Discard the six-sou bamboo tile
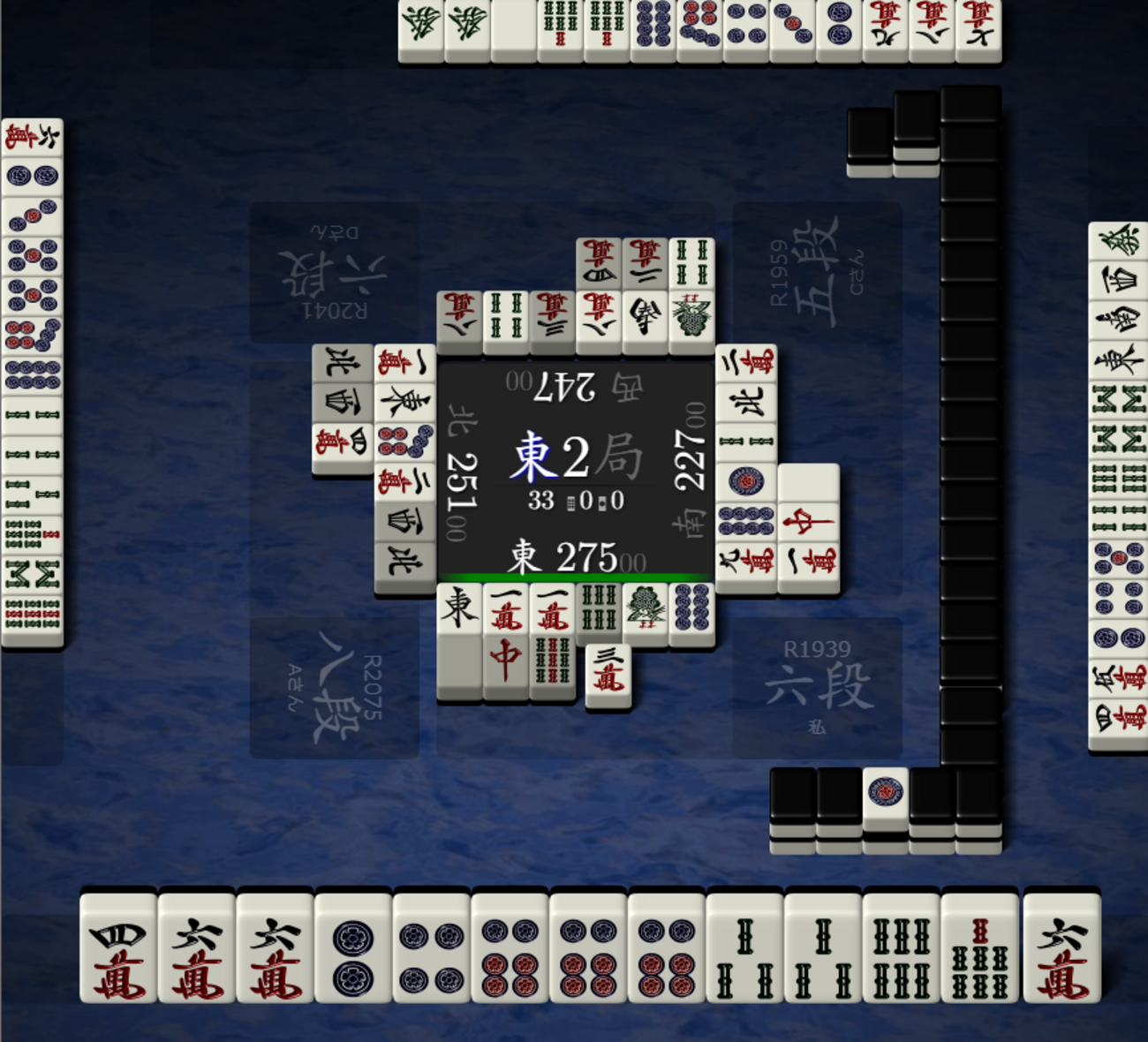The width and height of the screenshot is (1148, 1042). coord(901,948)
